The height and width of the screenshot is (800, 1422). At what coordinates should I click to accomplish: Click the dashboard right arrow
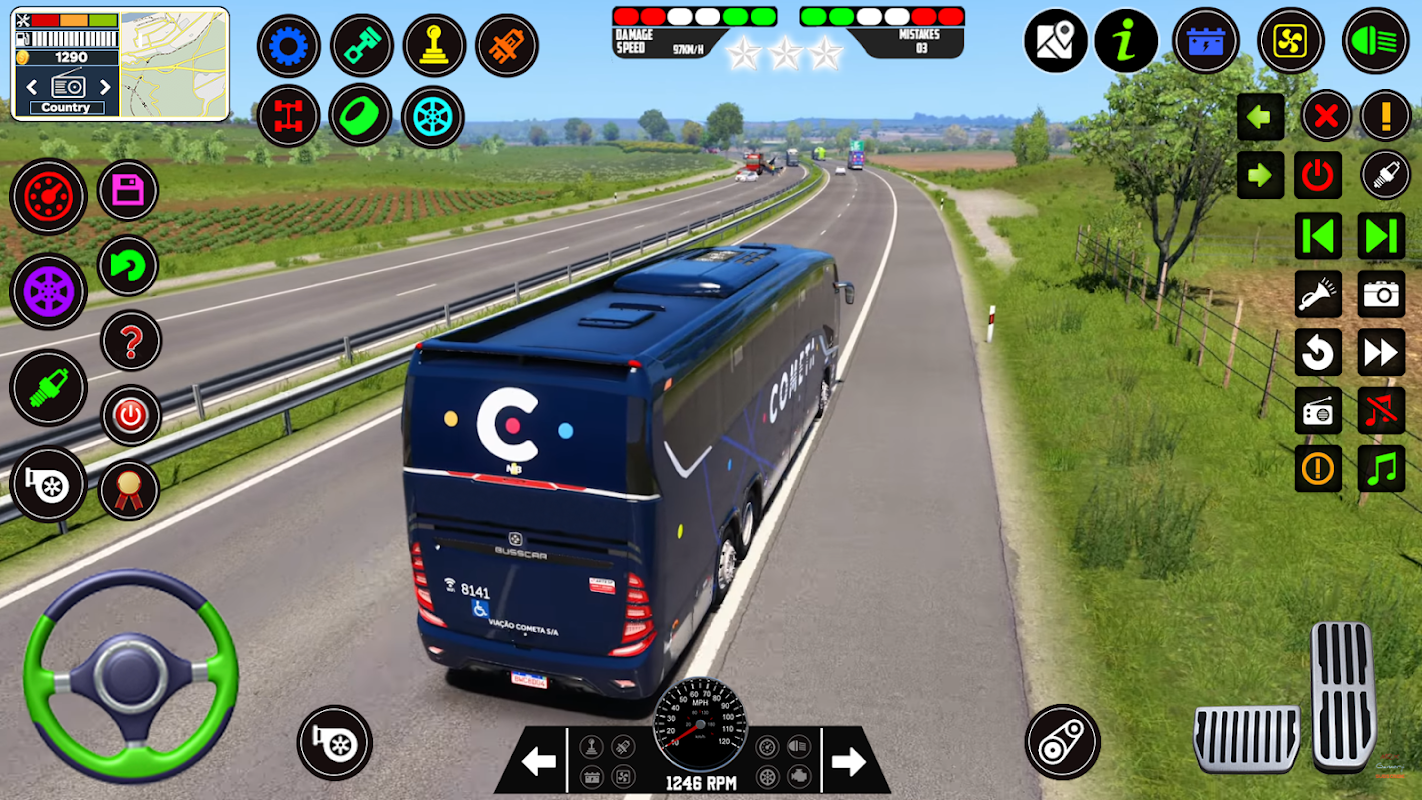pyautogui.click(x=848, y=763)
